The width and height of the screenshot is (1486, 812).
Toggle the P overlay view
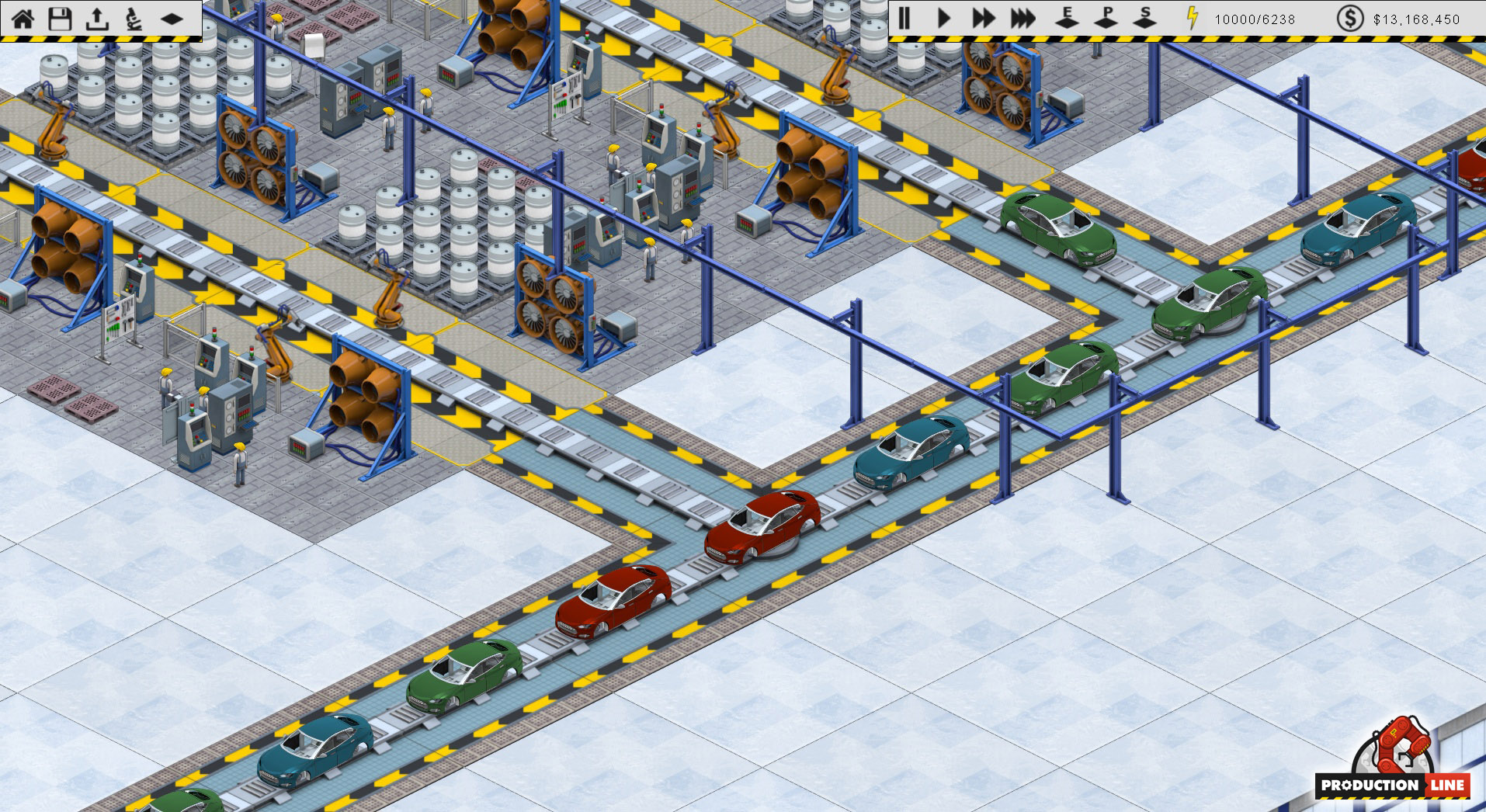1106,16
